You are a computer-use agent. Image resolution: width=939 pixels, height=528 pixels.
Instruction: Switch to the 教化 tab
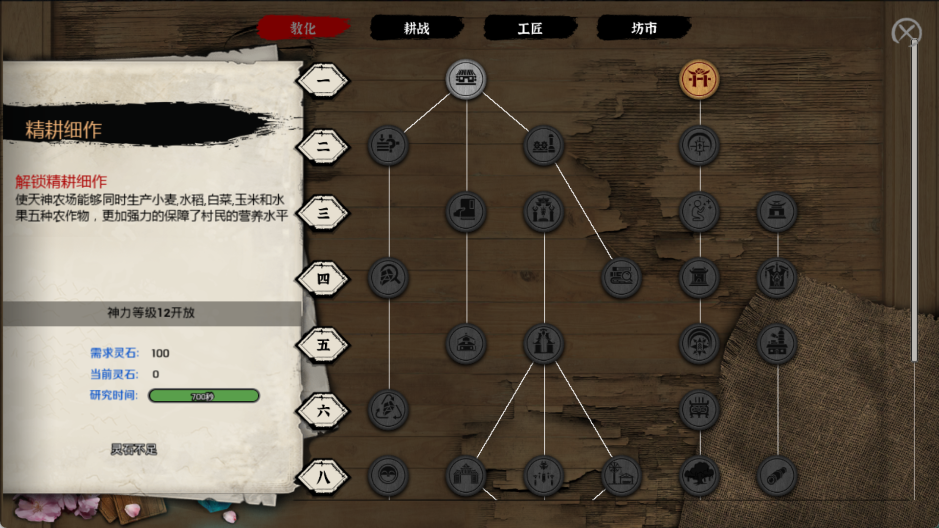click(x=303, y=28)
